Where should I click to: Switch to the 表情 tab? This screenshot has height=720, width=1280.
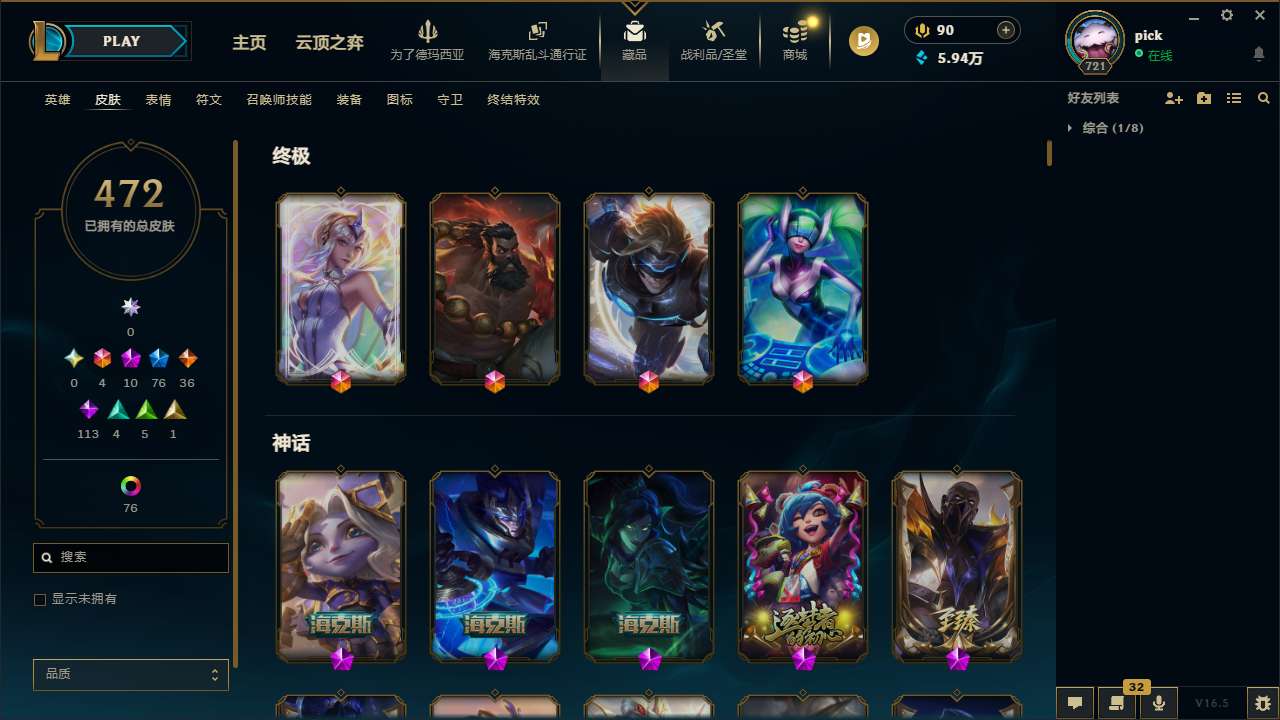(x=157, y=100)
